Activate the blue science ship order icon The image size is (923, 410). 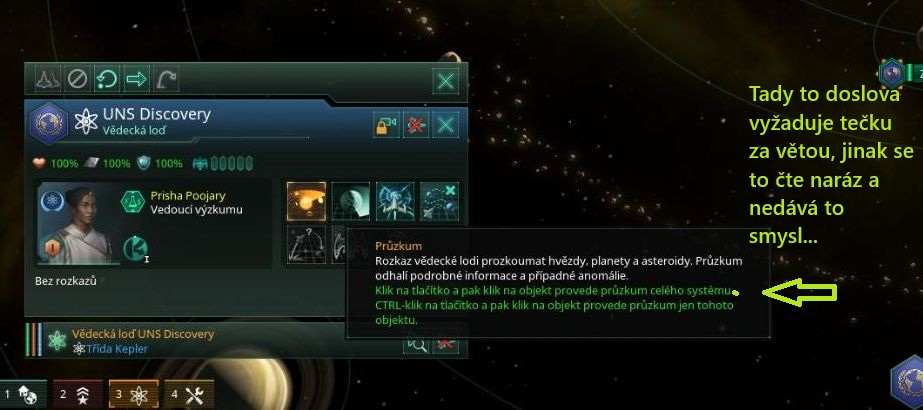[x=395, y=200]
